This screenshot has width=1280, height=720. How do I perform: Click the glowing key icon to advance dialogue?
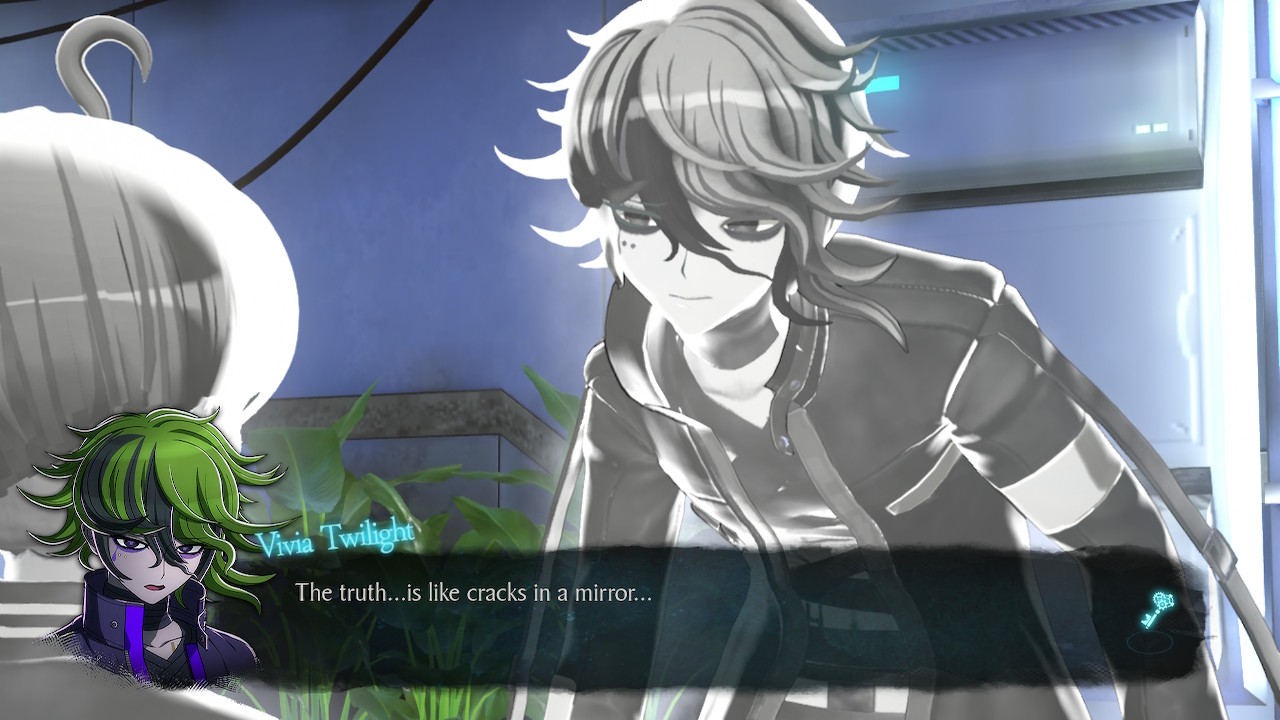1155,609
